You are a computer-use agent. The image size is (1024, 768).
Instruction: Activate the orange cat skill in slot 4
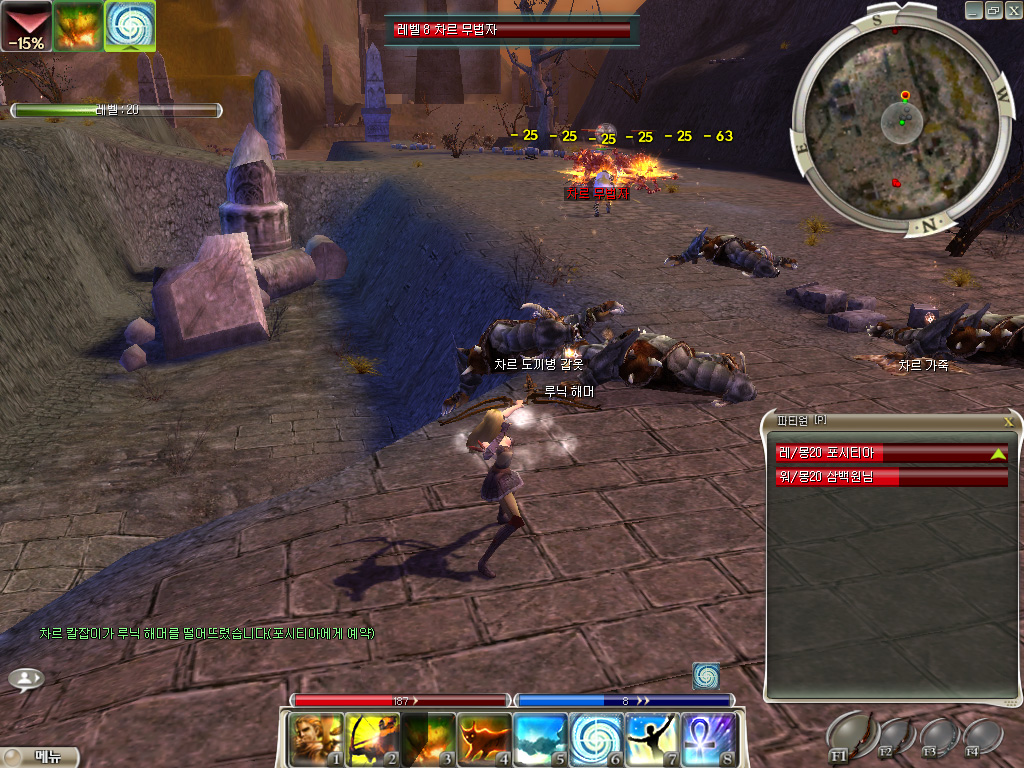[x=485, y=739]
